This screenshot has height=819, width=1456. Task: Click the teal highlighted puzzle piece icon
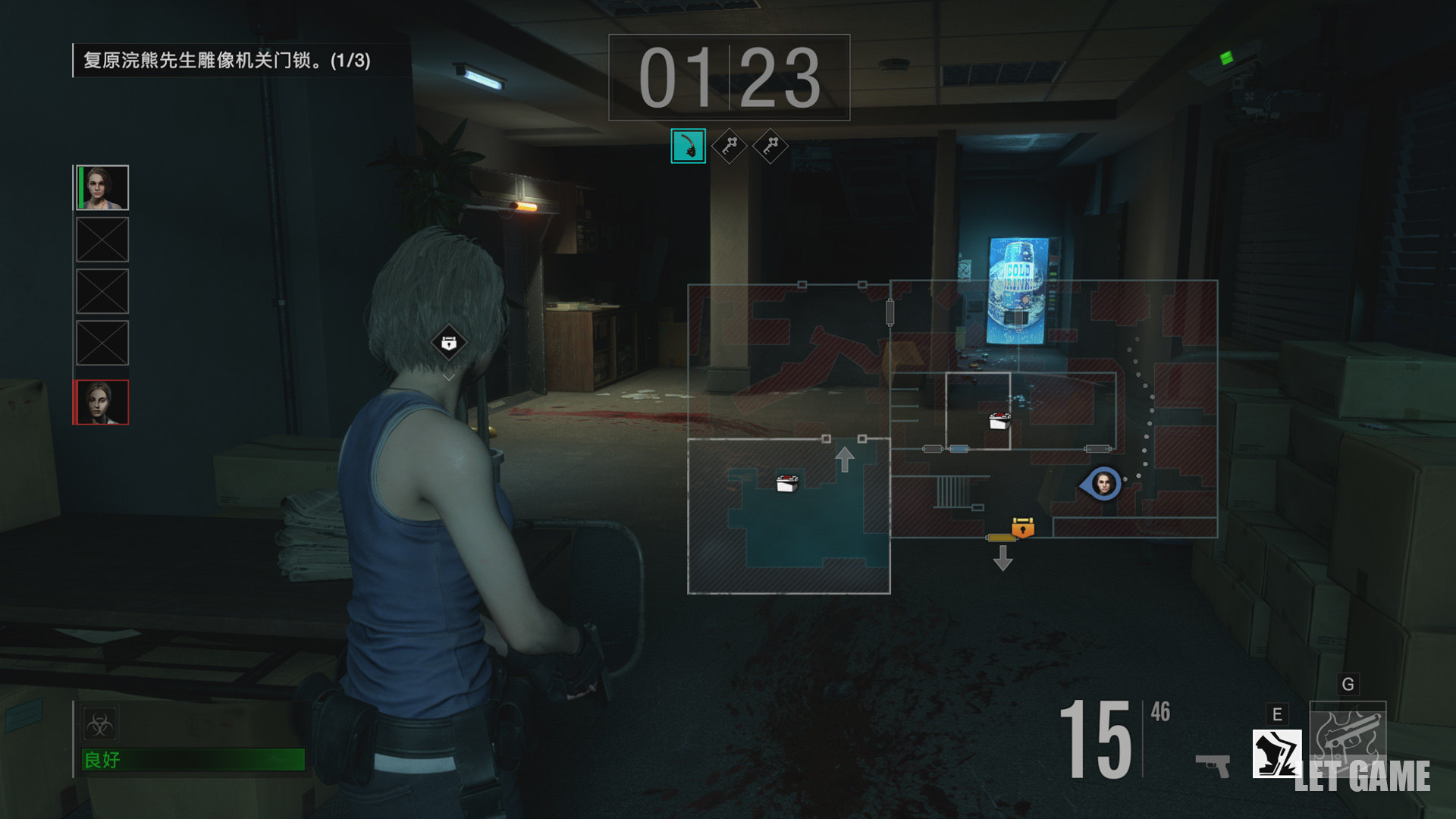(x=688, y=146)
